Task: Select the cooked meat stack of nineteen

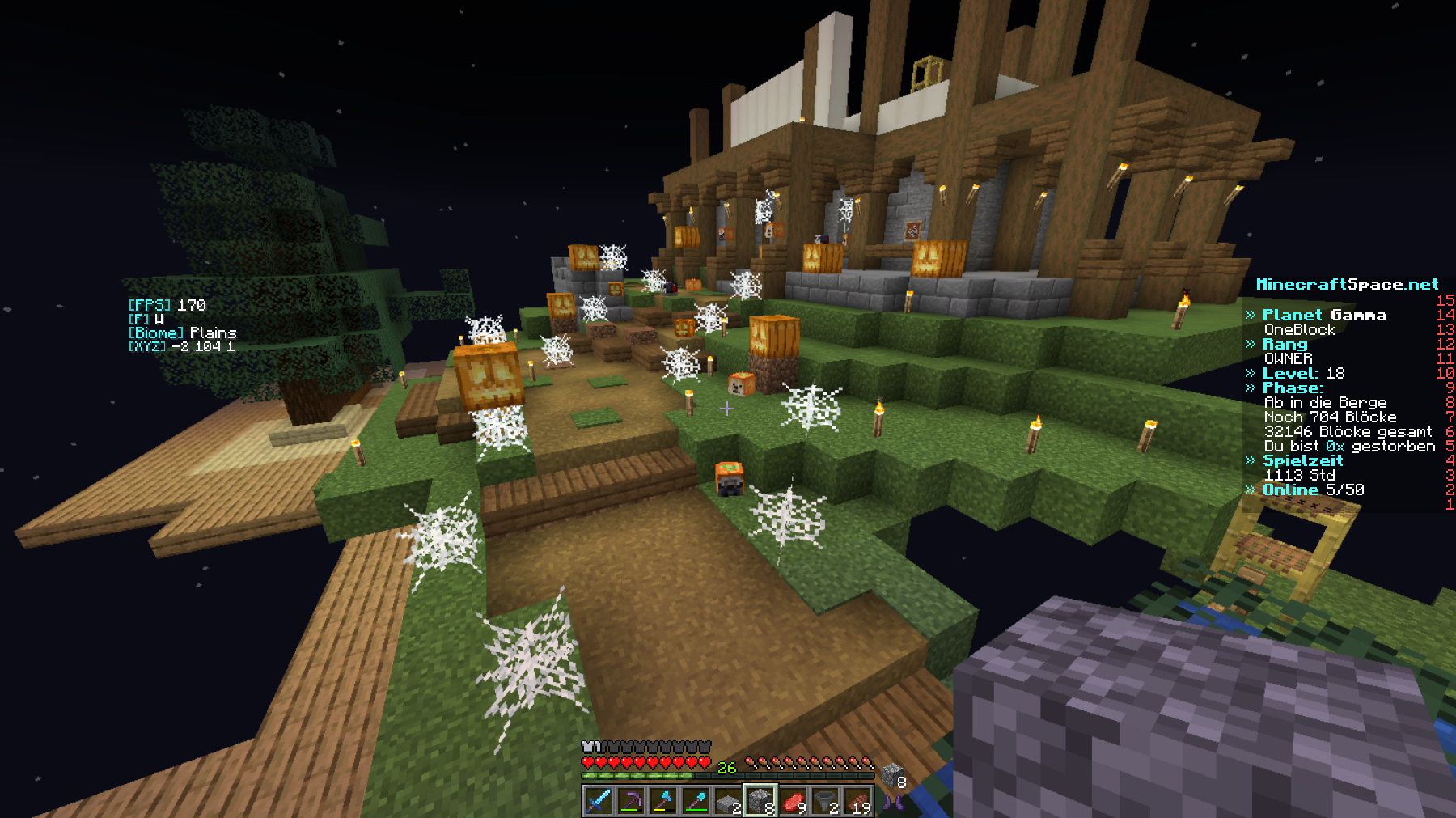Action: pyautogui.click(x=857, y=801)
